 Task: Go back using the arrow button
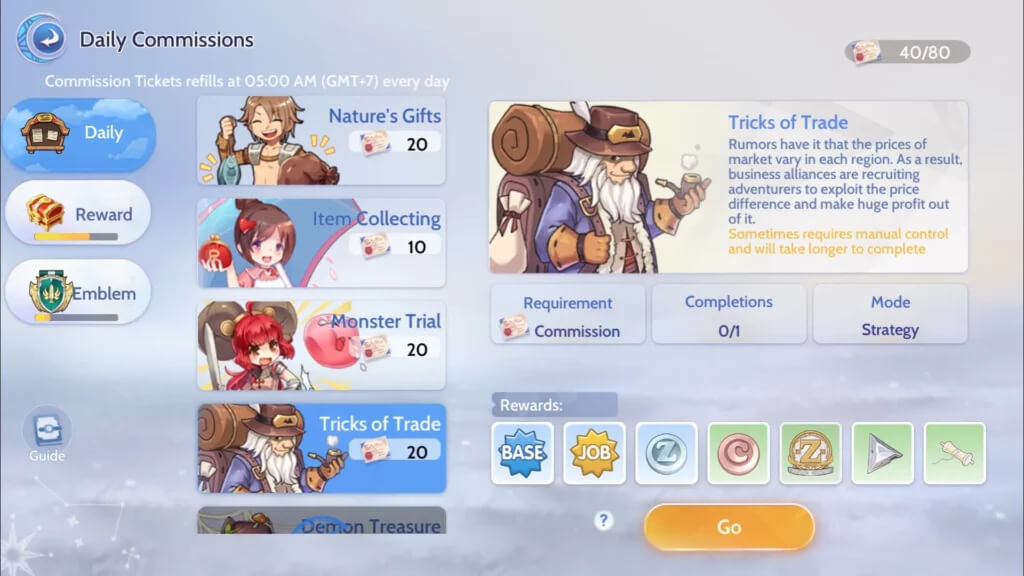point(42,40)
